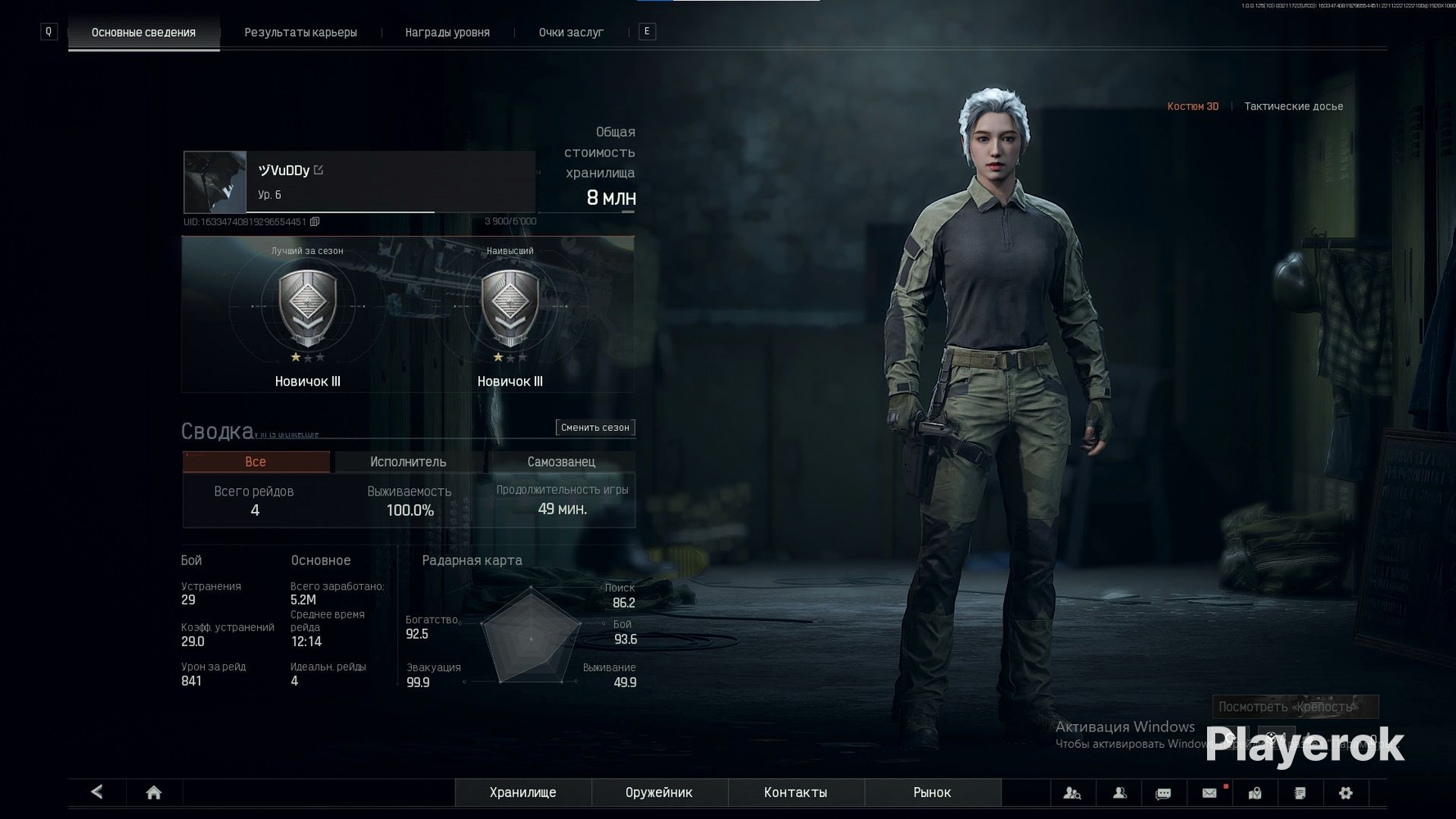
Task: Select the Основные сведения tab
Action: pos(143,33)
